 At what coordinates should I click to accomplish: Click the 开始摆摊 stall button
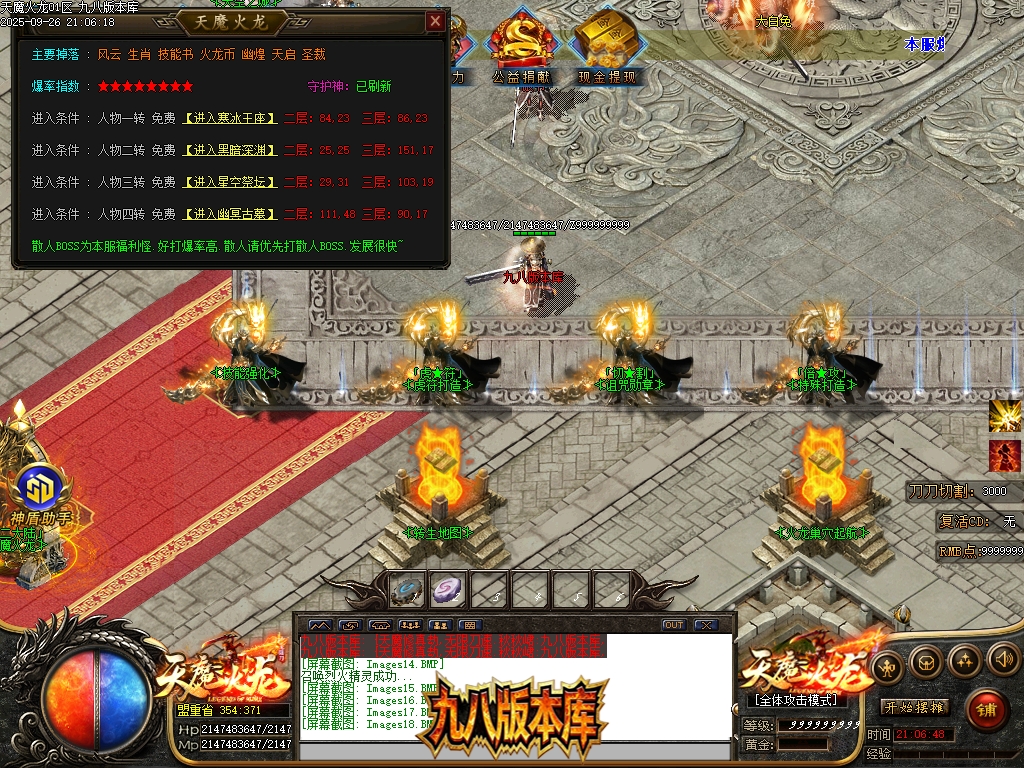(914, 707)
